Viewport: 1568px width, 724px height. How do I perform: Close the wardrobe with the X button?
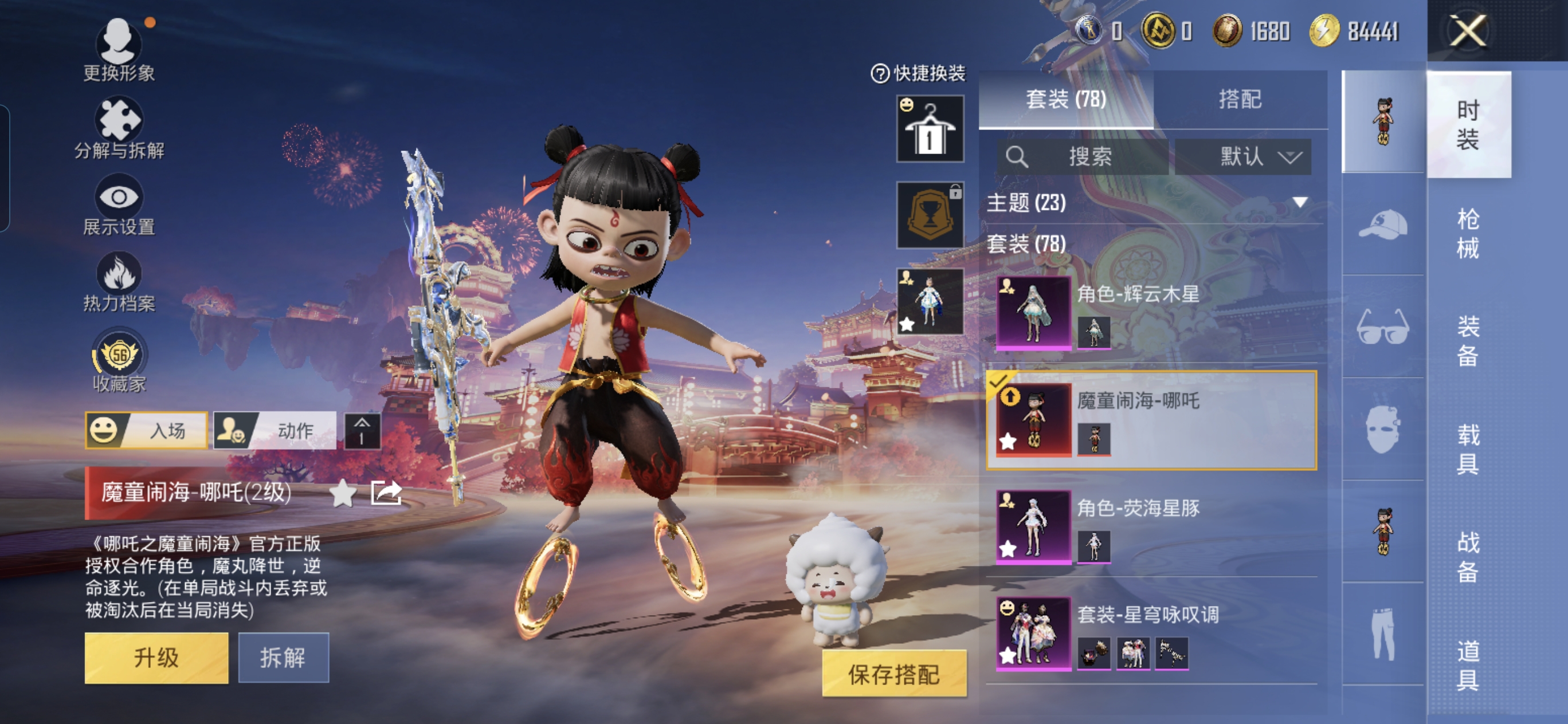coord(1467,31)
